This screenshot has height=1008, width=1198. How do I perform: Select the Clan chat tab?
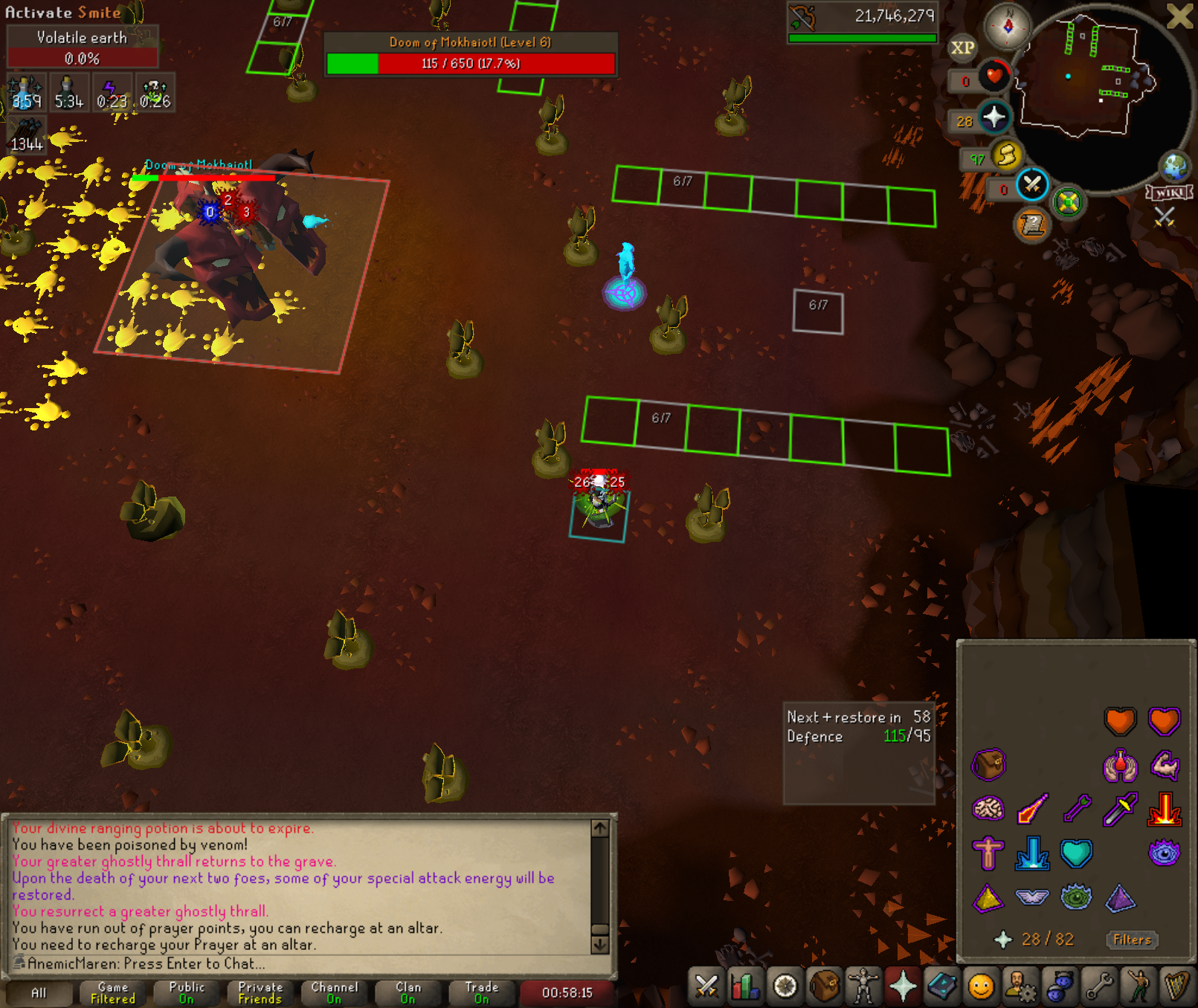point(408,993)
